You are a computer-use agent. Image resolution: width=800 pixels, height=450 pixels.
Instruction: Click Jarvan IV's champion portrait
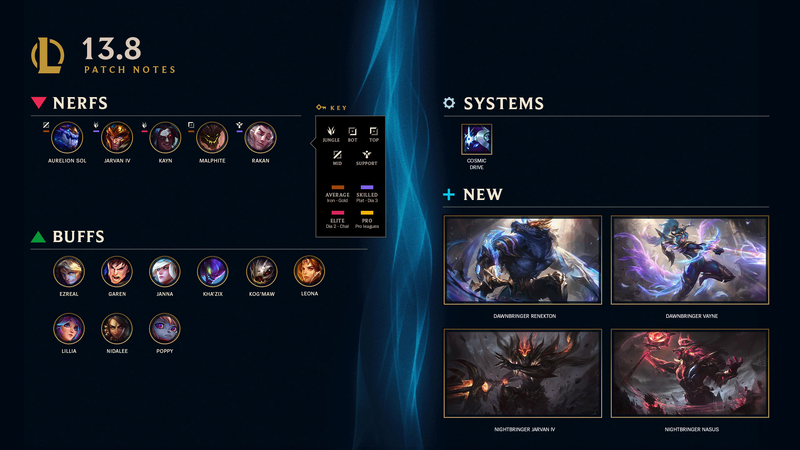(x=116, y=138)
